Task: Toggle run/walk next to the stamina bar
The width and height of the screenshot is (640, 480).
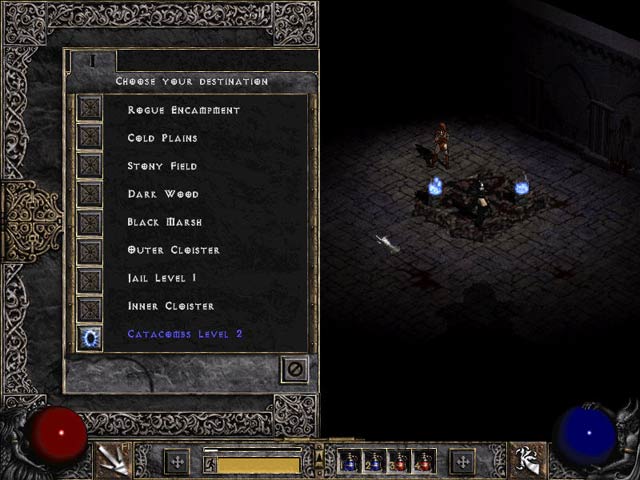Action: click(x=209, y=464)
